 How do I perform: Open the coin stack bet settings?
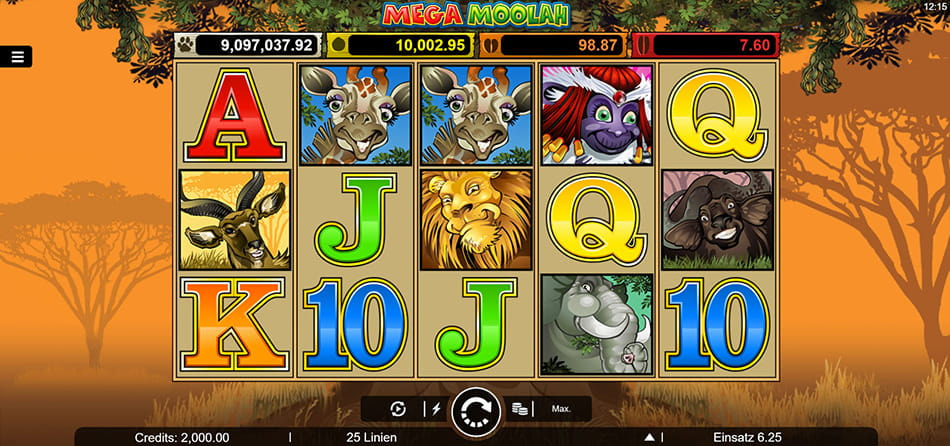(519, 409)
